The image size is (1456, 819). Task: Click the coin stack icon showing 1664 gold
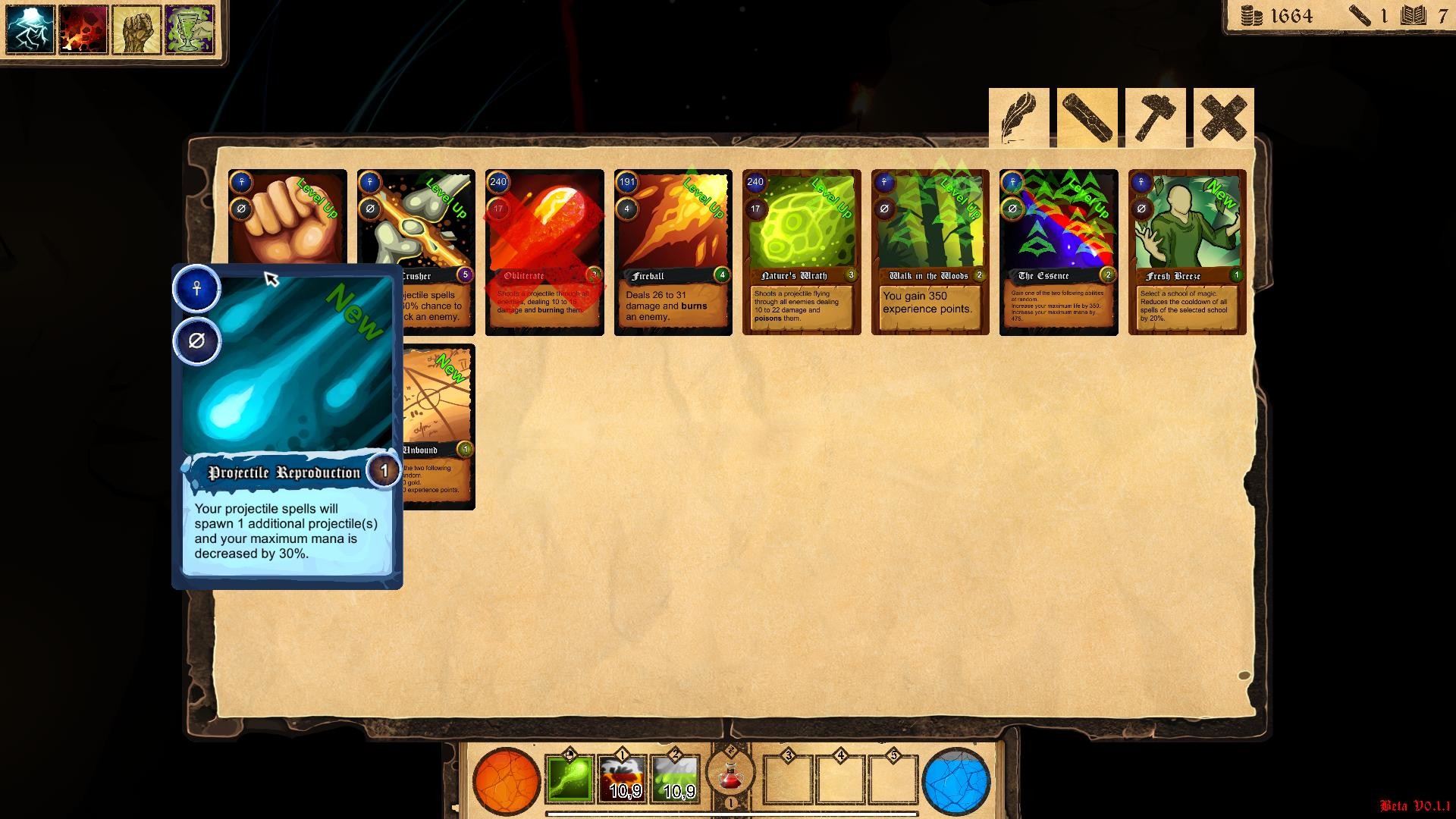(1250, 16)
